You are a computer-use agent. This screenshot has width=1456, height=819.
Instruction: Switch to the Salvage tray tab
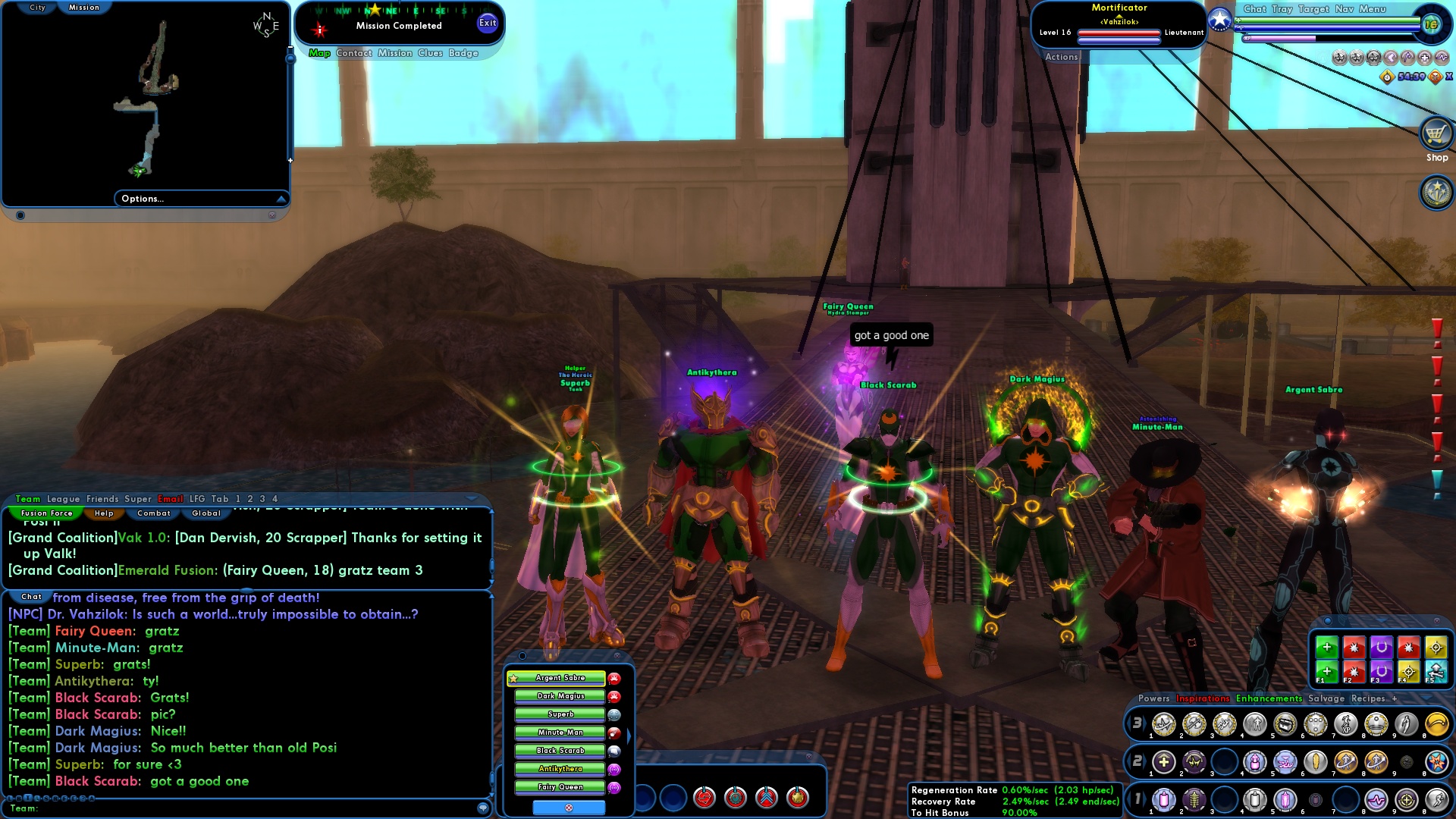click(1326, 698)
